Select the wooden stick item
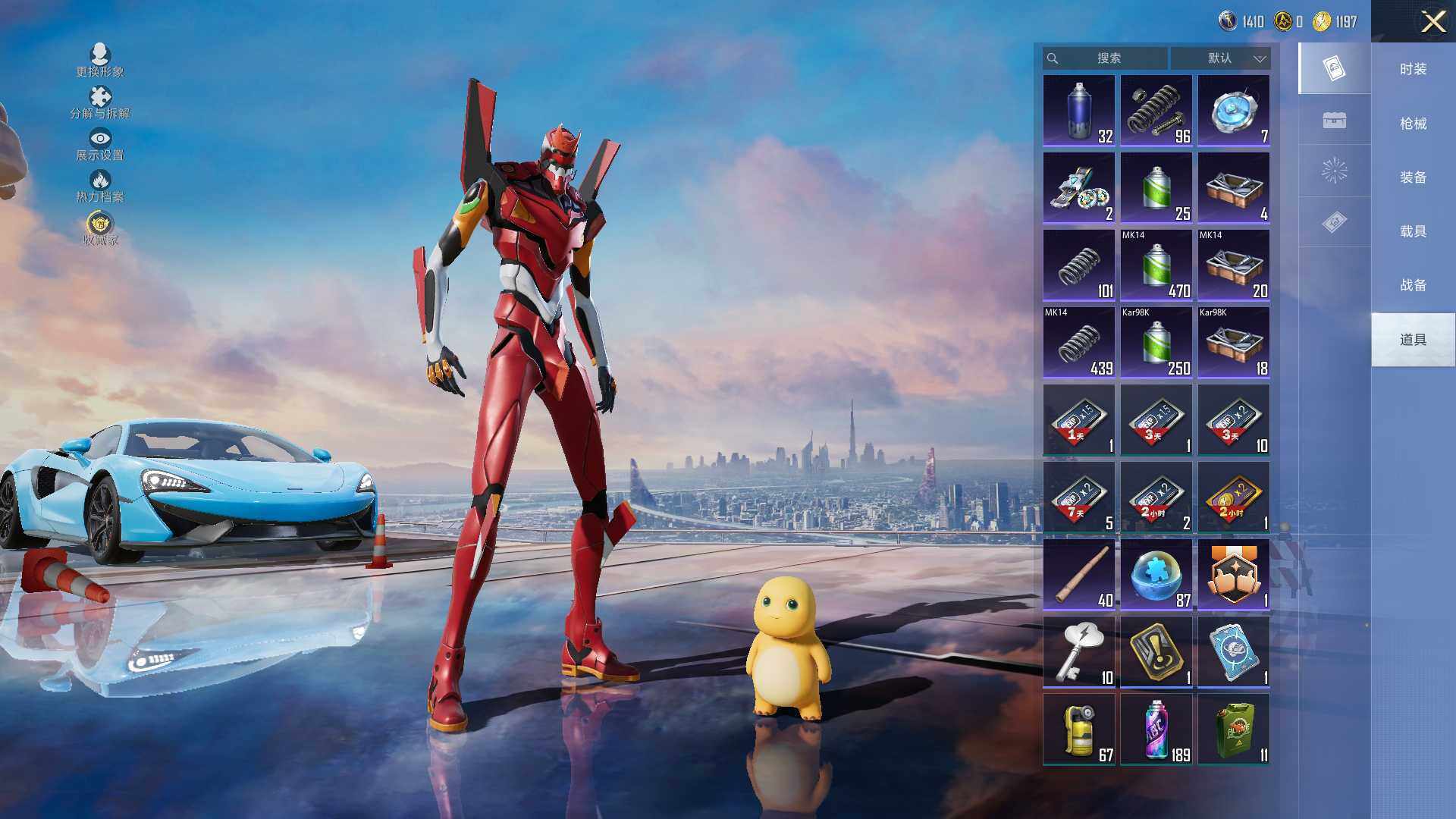The image size is (1456, 819). (1078, 575)
